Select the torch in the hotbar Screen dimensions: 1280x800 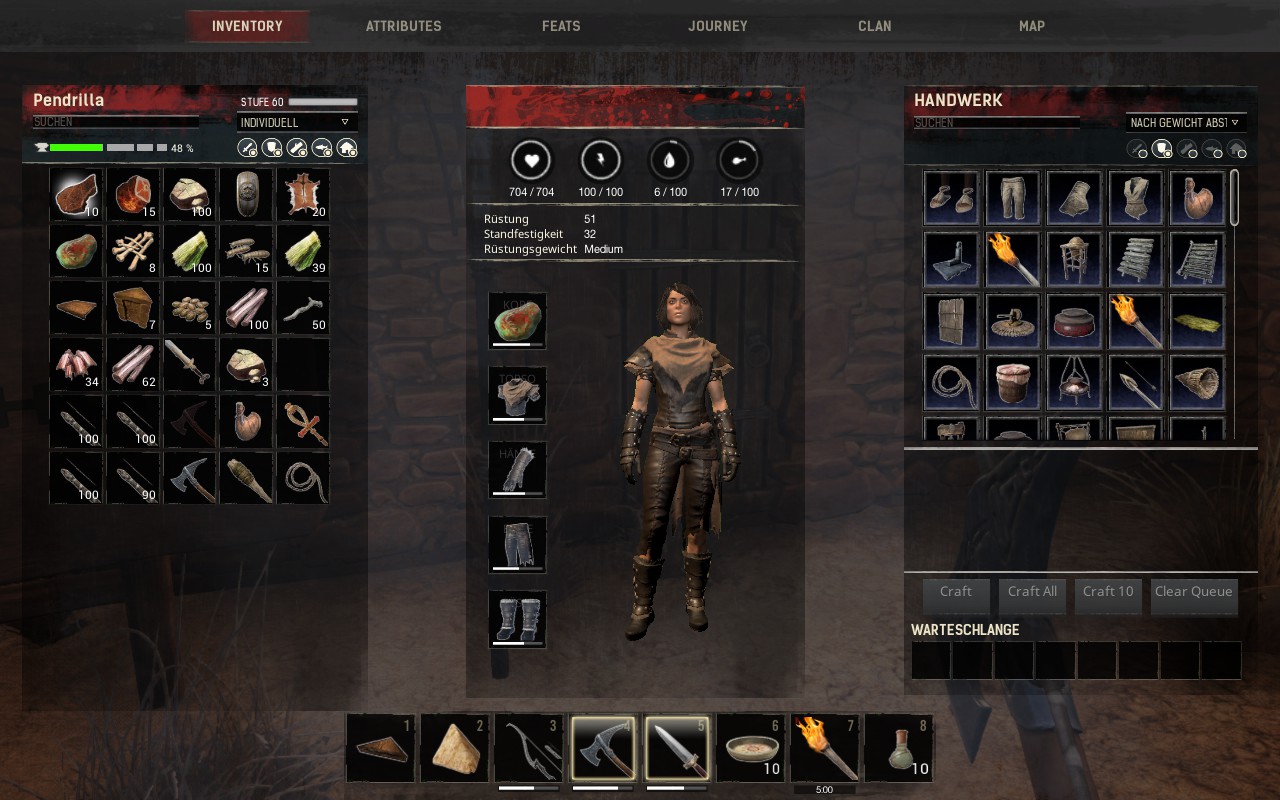825,748
